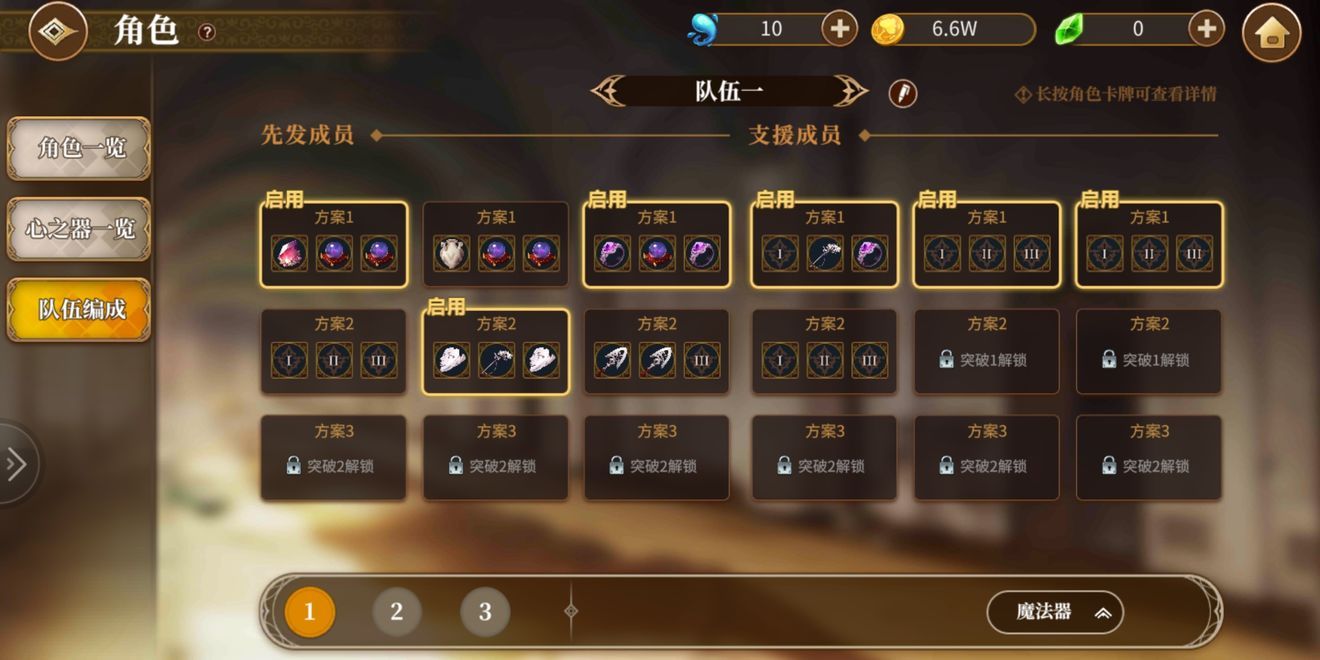
Task: Click the gold coin currency icon
Action: click(887, 30)
